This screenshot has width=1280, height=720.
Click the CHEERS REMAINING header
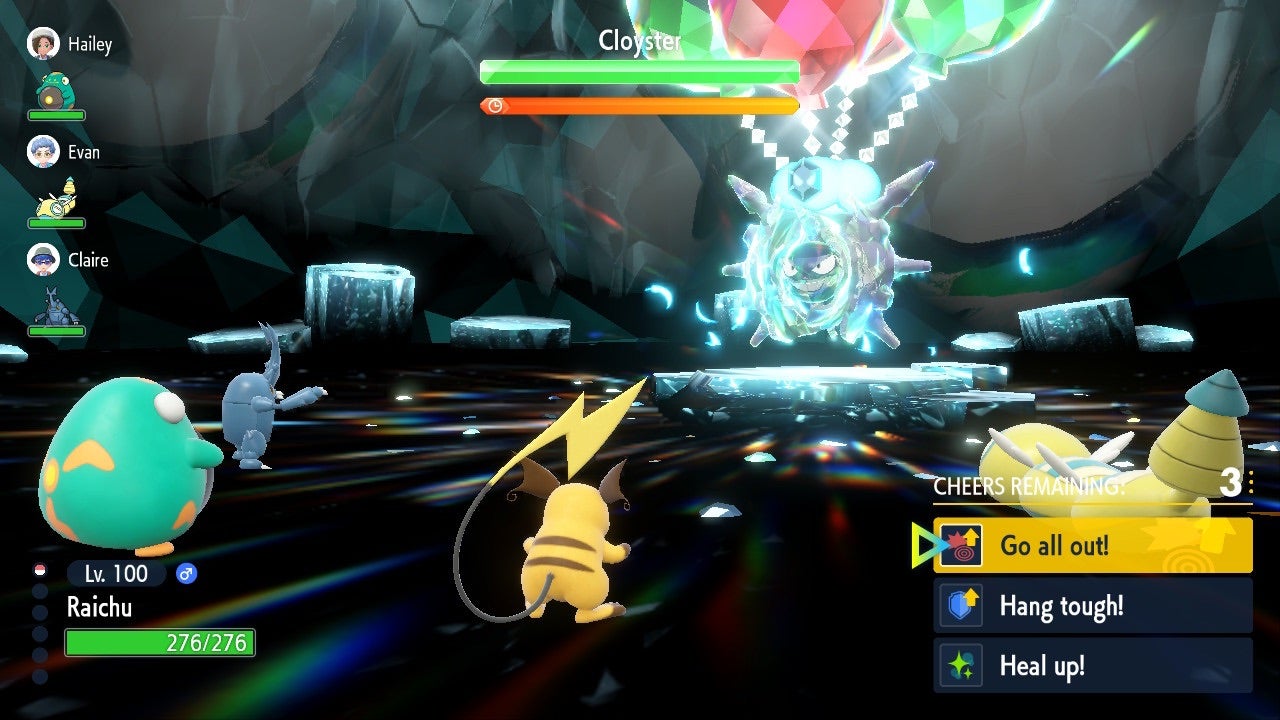coord(1028,487)
